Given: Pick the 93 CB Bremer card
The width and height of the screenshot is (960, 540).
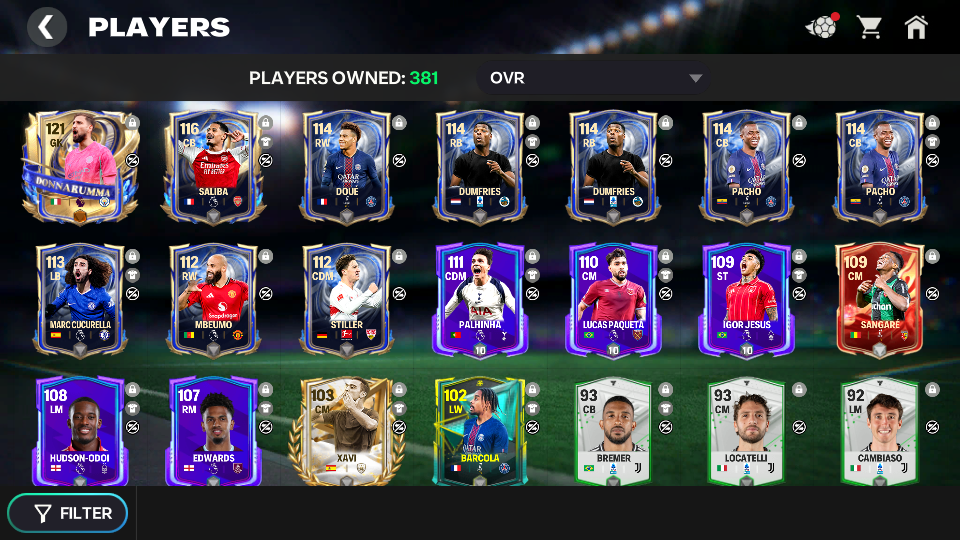Looking at the screenshot, I should [612, 431].
